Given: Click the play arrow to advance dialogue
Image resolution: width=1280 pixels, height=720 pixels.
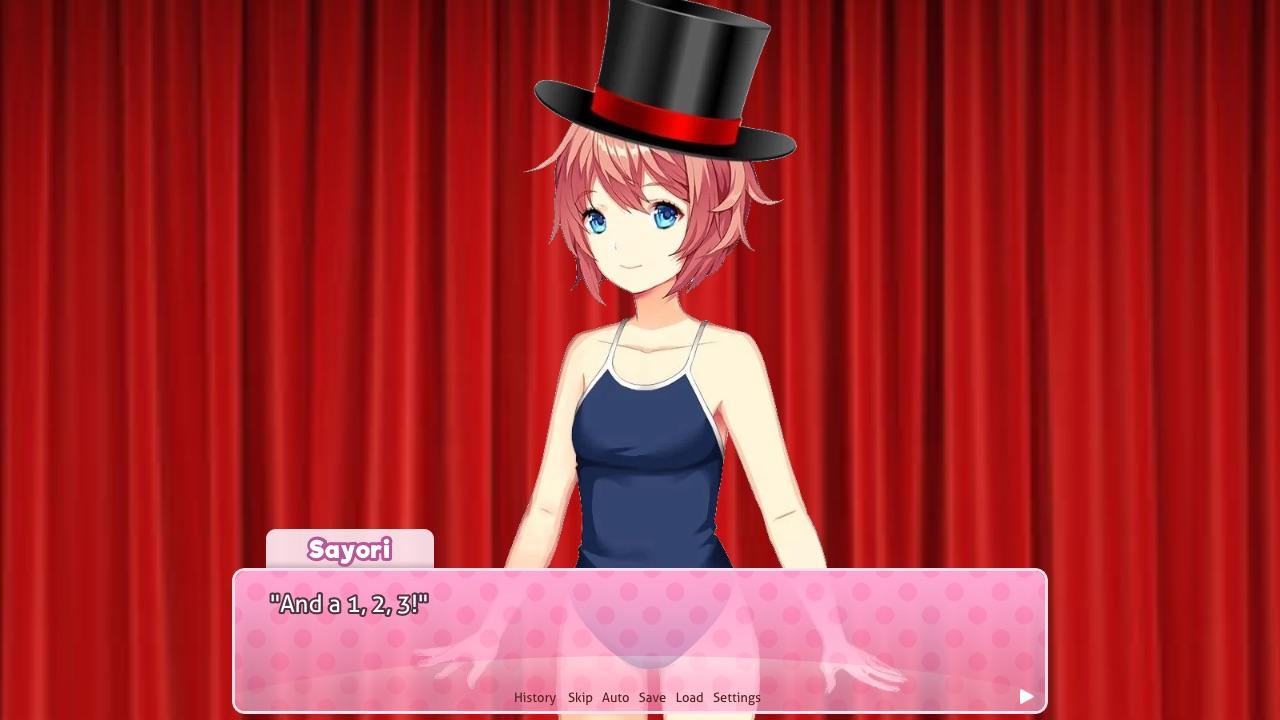Looking at the screenshot, I should click(x=1026, y=696).
